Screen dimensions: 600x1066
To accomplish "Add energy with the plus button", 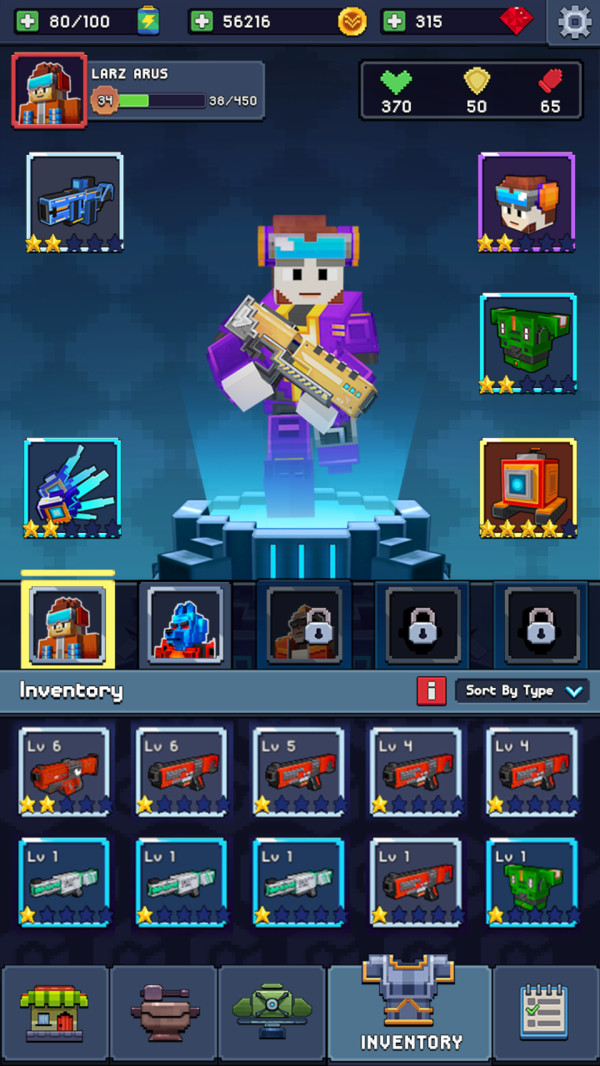I will point(27,22).
